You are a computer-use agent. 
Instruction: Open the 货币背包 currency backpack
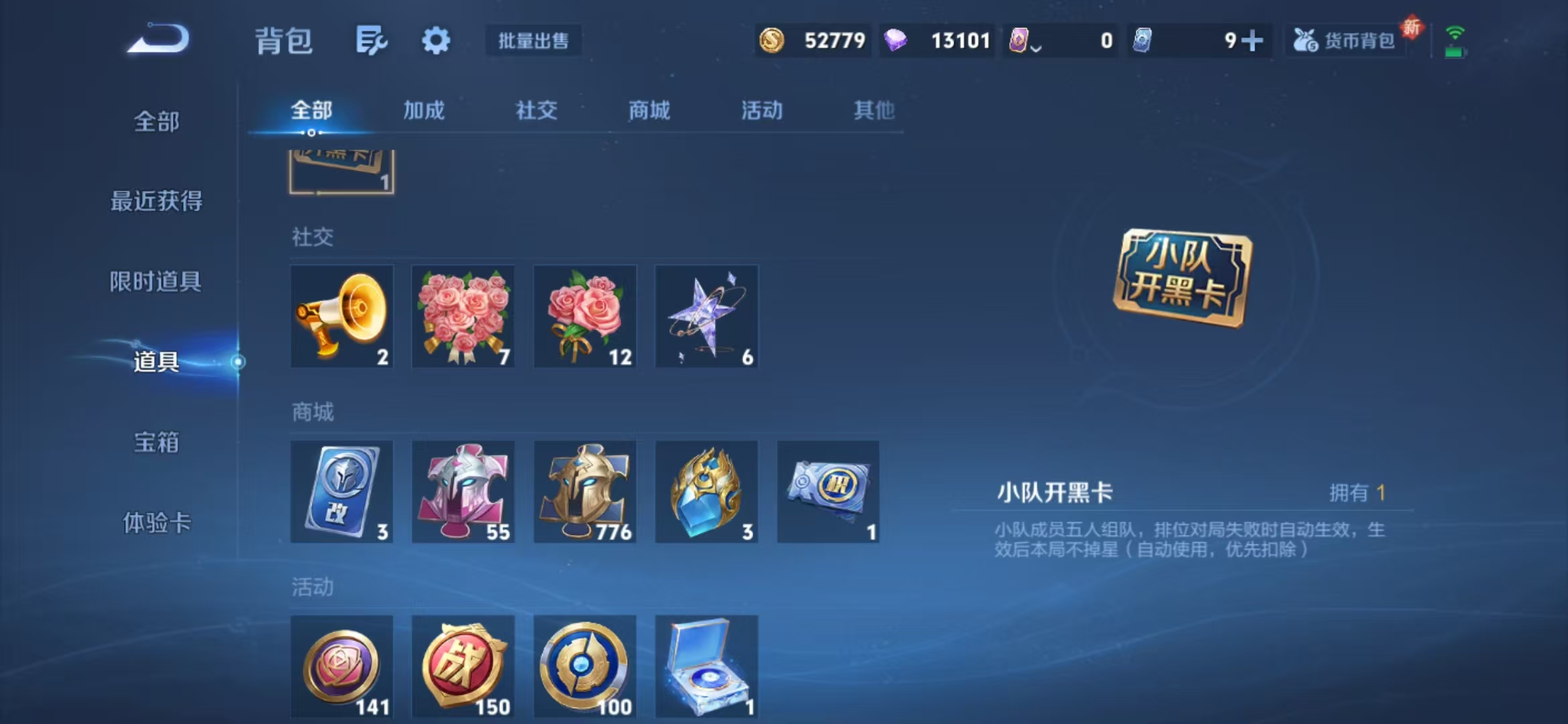tap(1347, 40)
